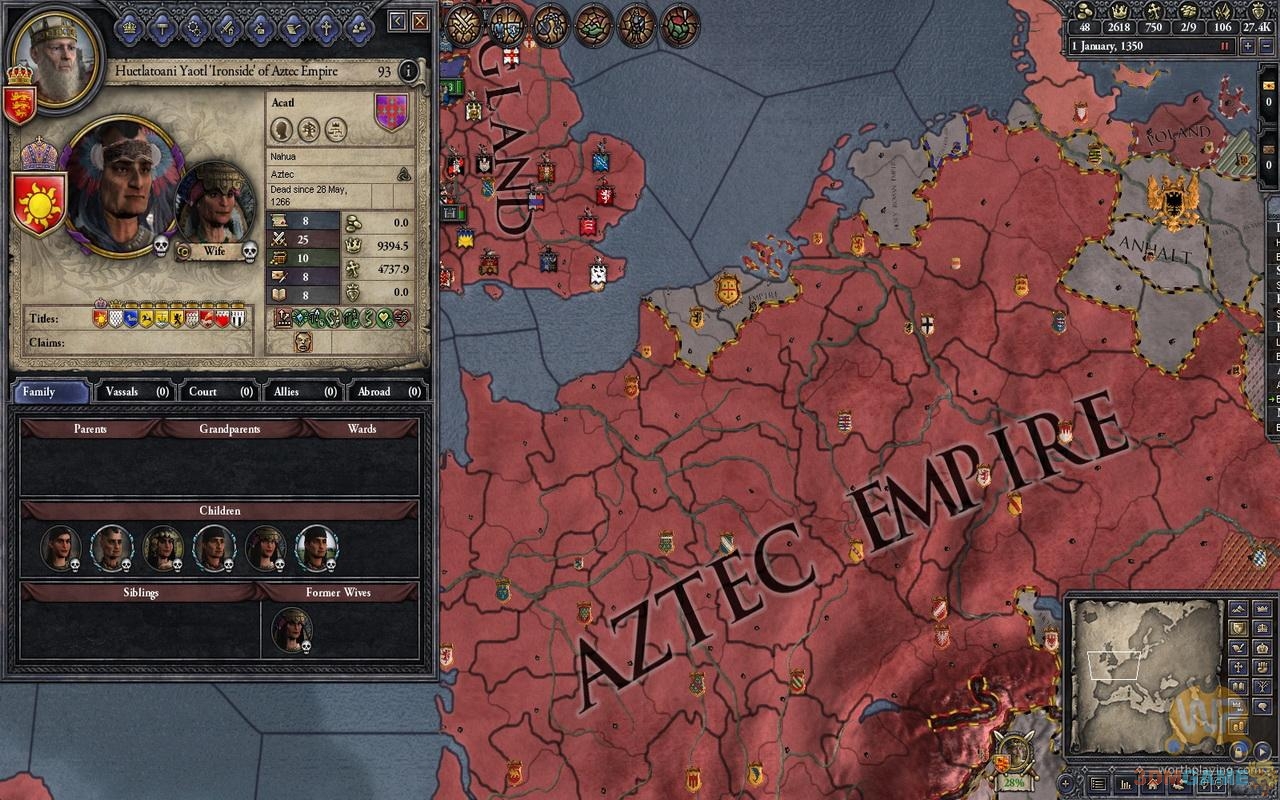Switch to the terrain map mode
The width and height of the screenshot is (1280, 800).
coord(1238,609)
